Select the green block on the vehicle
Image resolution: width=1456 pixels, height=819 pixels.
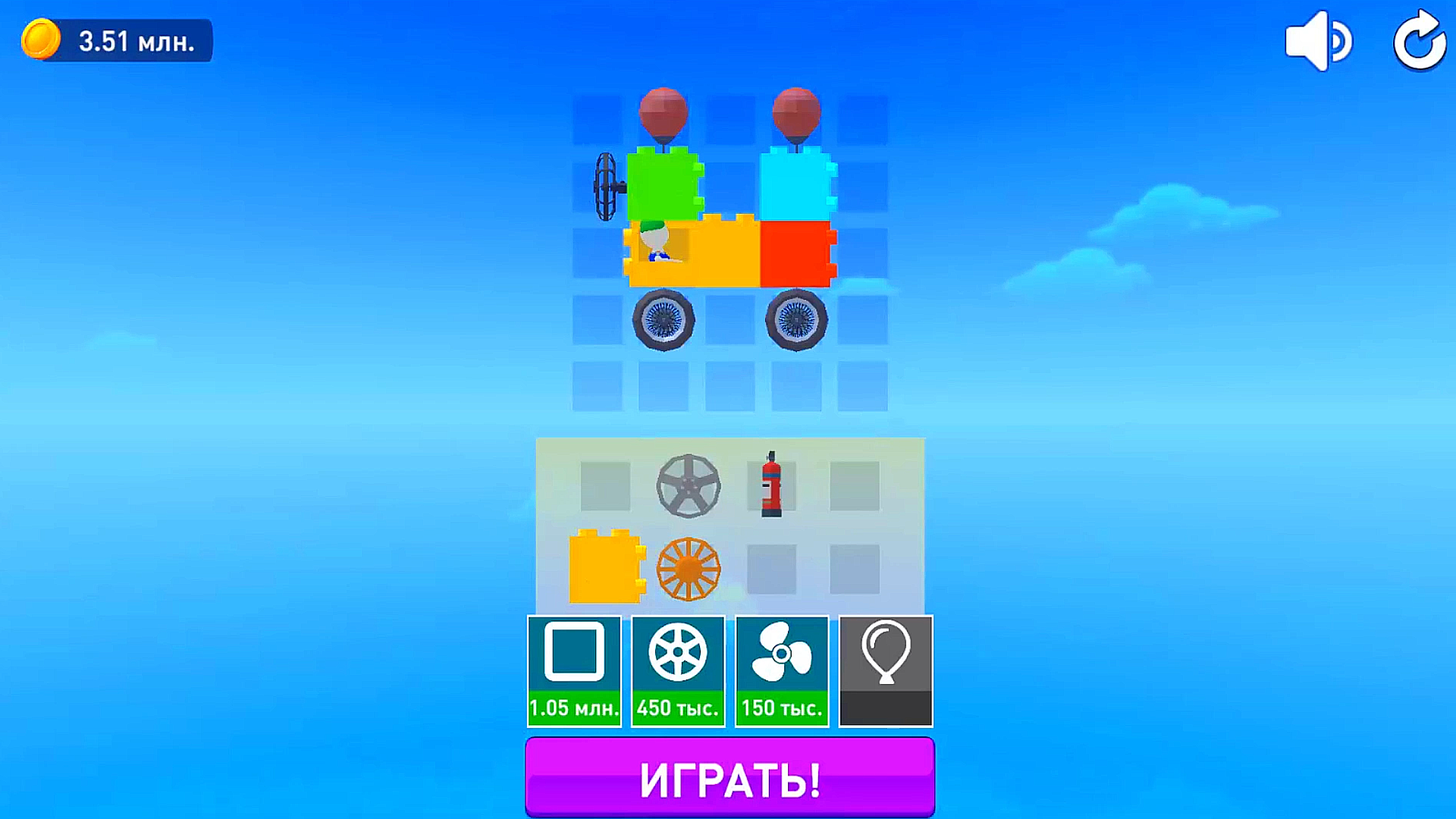(664, 184)
